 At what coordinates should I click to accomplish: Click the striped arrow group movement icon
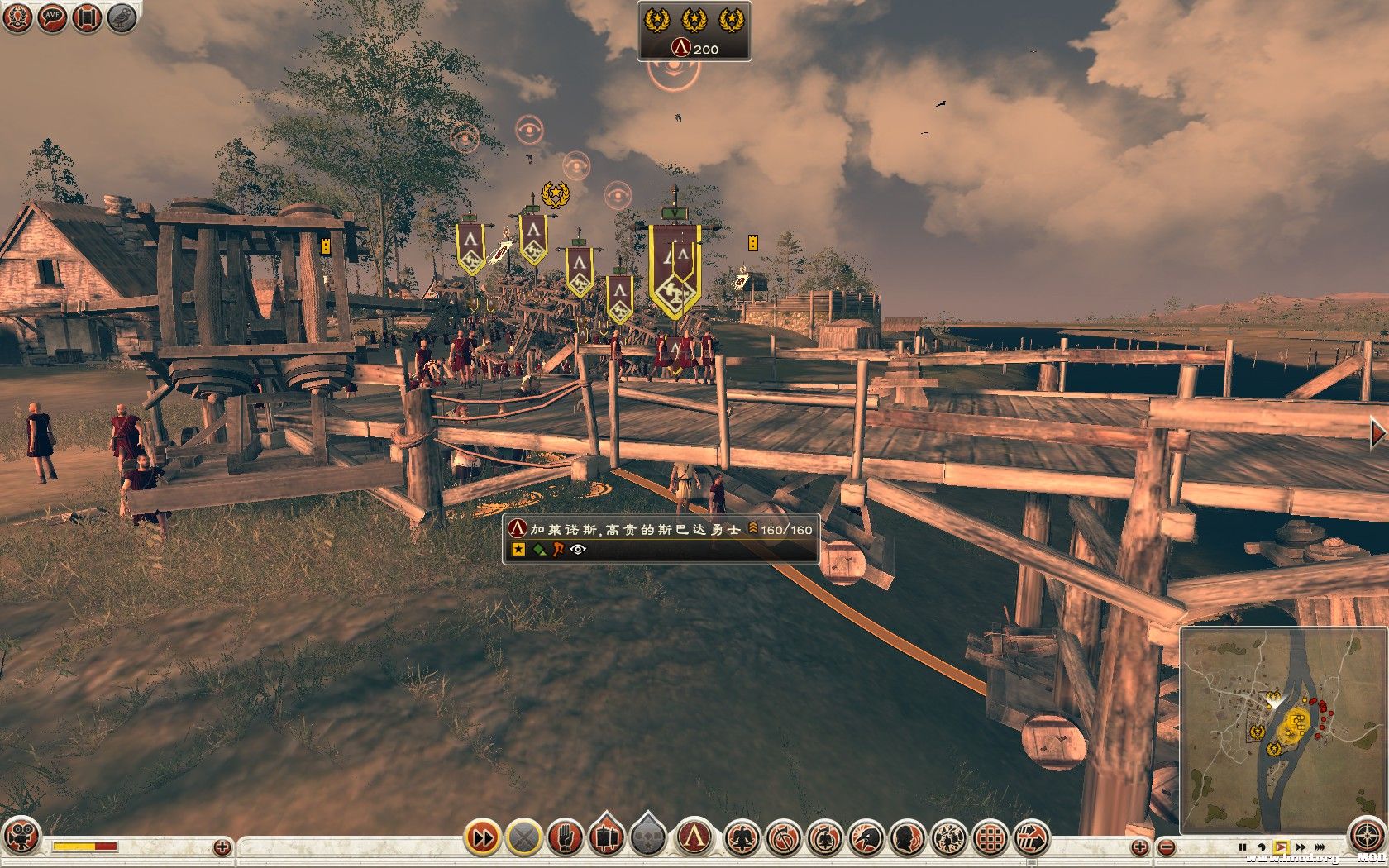(x=1030, y=838)
